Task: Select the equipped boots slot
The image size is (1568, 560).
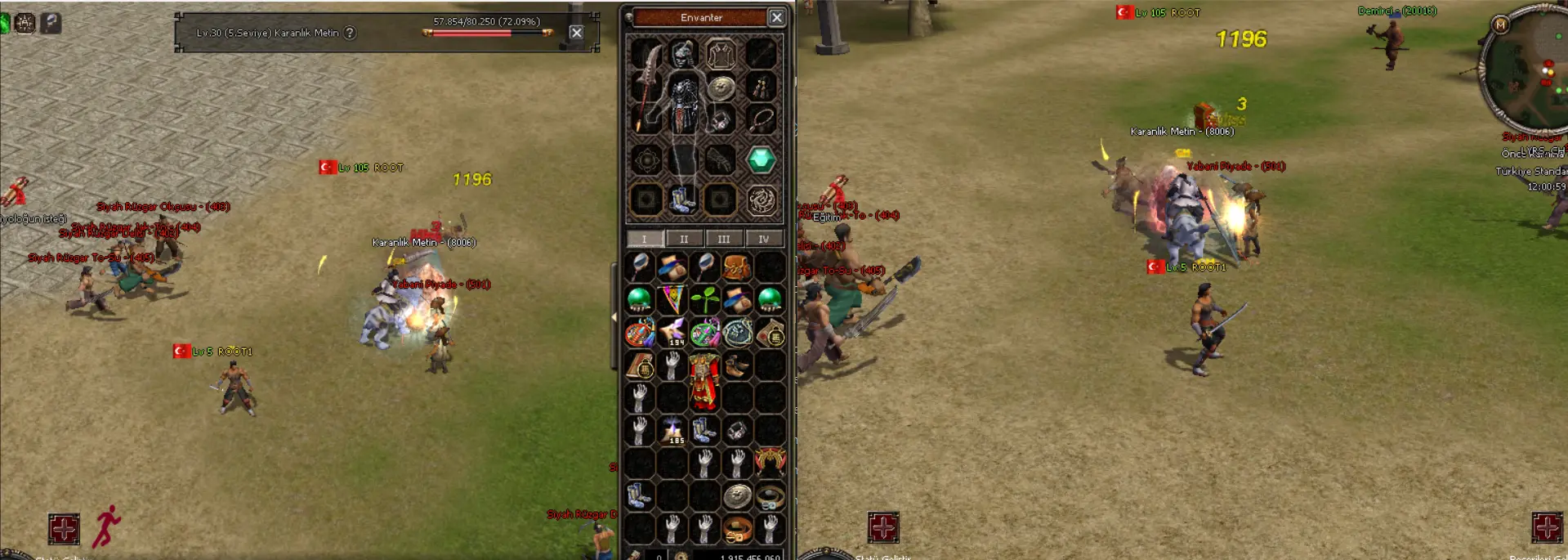Action: point(682,199)
